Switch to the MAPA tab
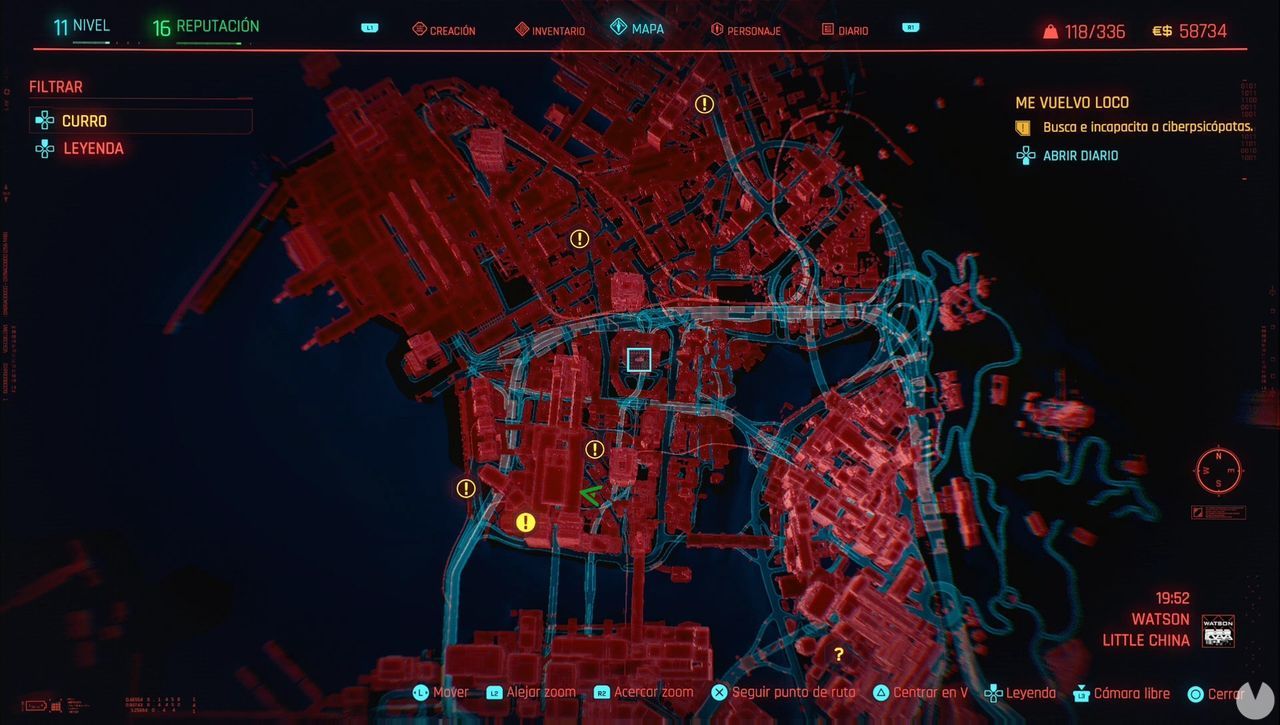This screenshot has height=725, width=1280. [x=643, y=29]
